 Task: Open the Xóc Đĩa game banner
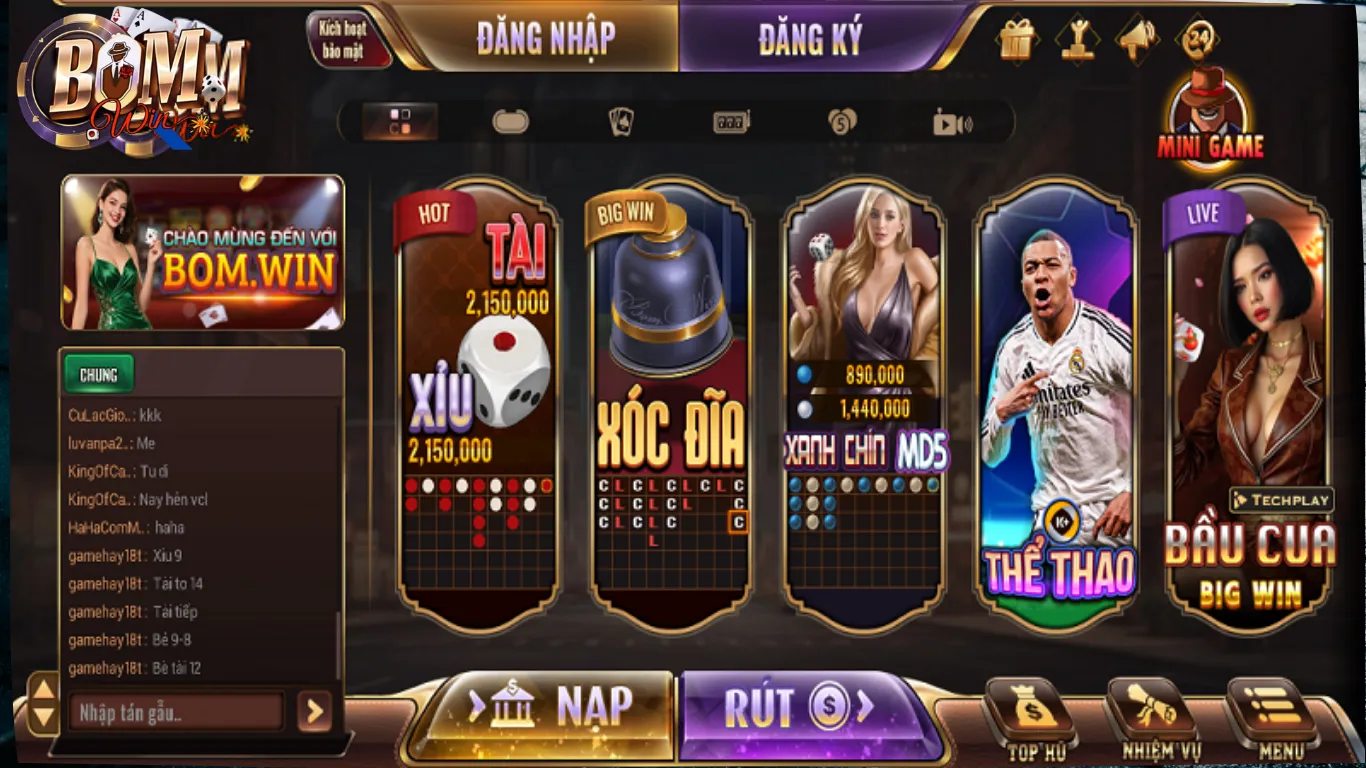(x=670, y=400)
